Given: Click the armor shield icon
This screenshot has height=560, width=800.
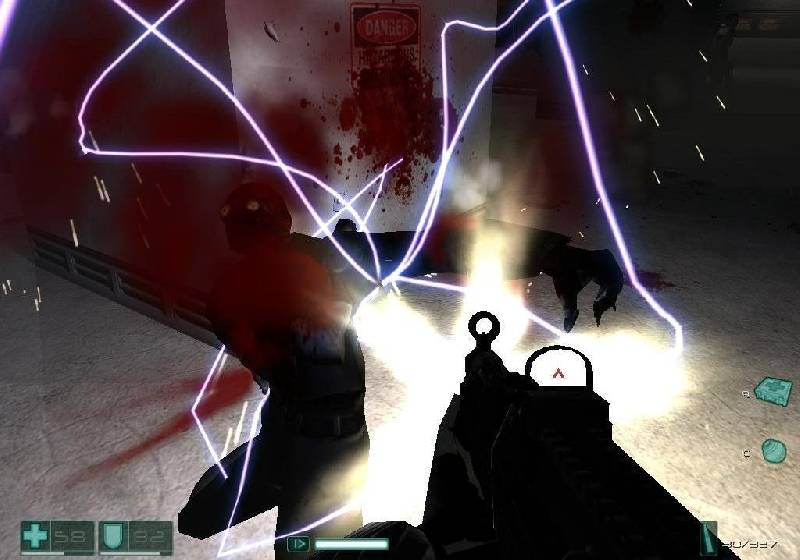Looking at the screenshot, I should point(115,537).
